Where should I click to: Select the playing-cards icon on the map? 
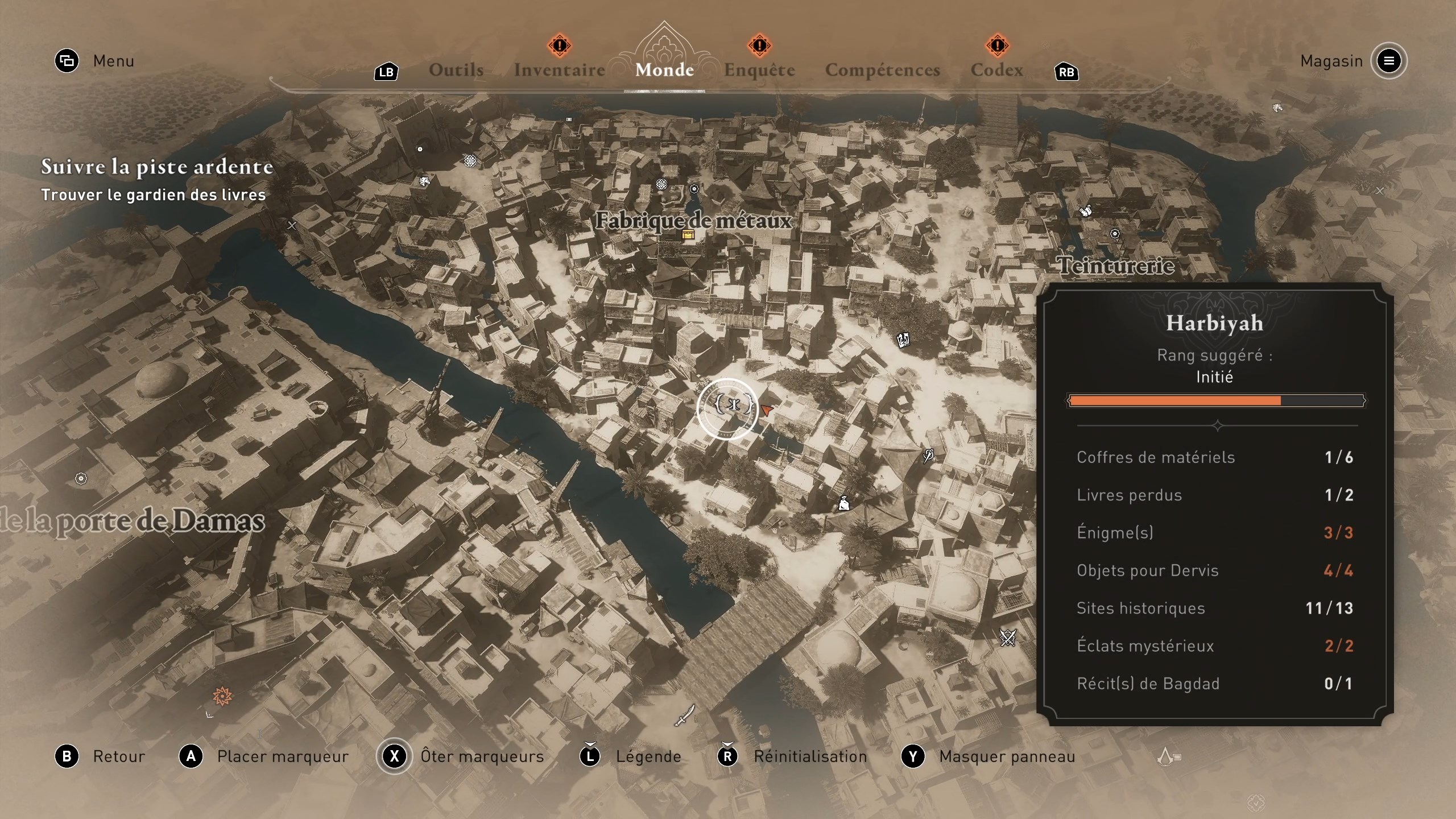click(x=904, y=341)
